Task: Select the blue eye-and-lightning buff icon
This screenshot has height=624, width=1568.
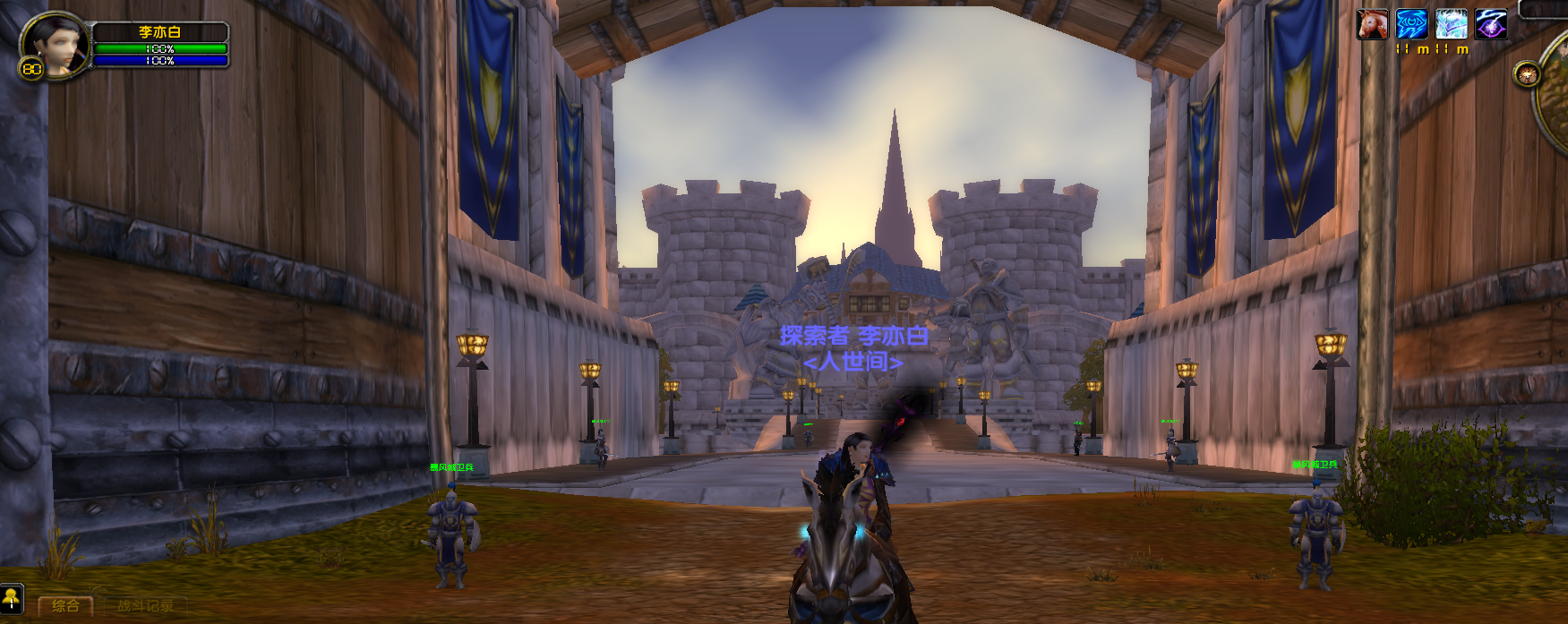Action: [1411, 24]
